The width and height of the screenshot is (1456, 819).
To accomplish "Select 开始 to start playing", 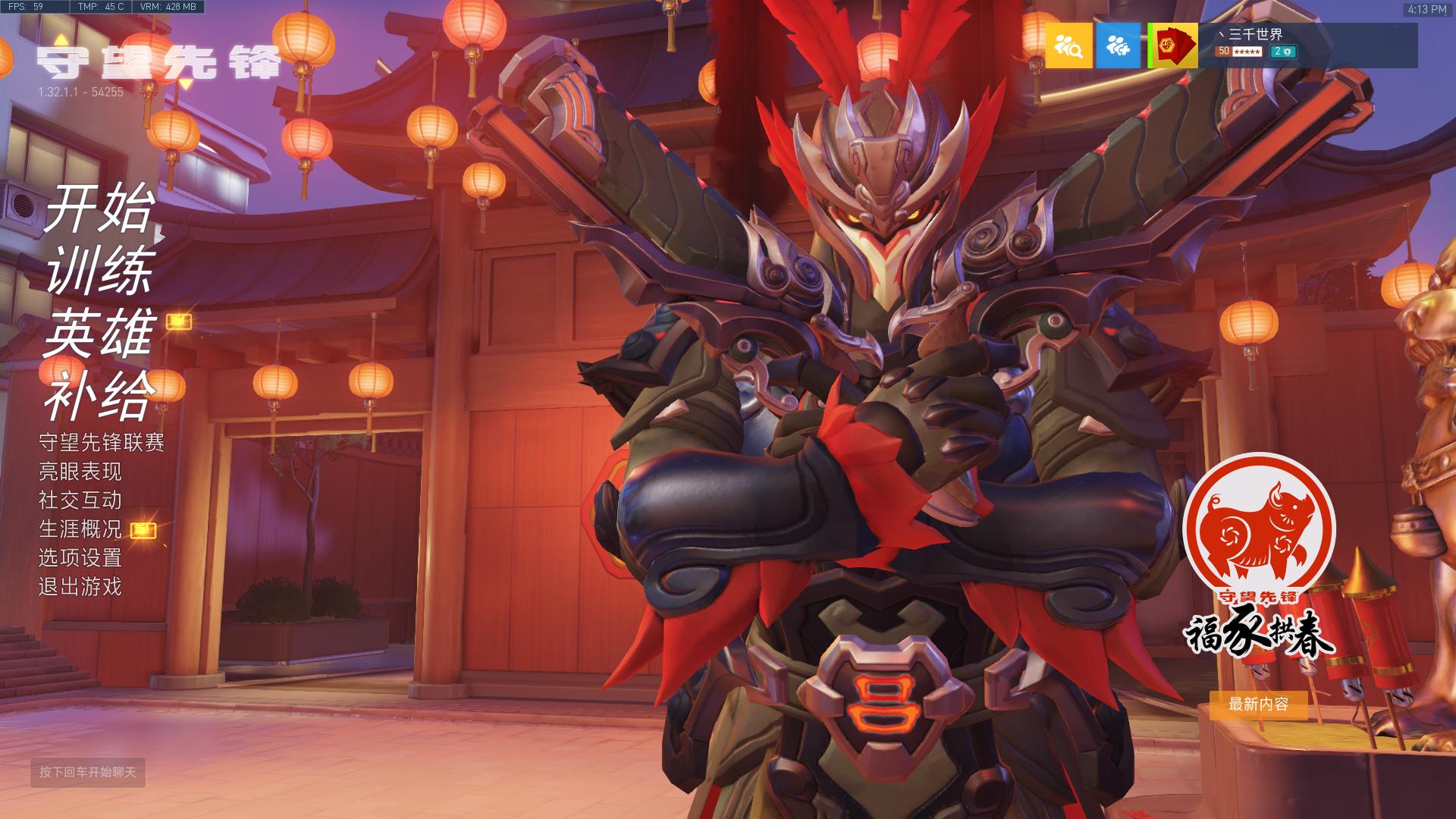I will [x=100, y=208].
